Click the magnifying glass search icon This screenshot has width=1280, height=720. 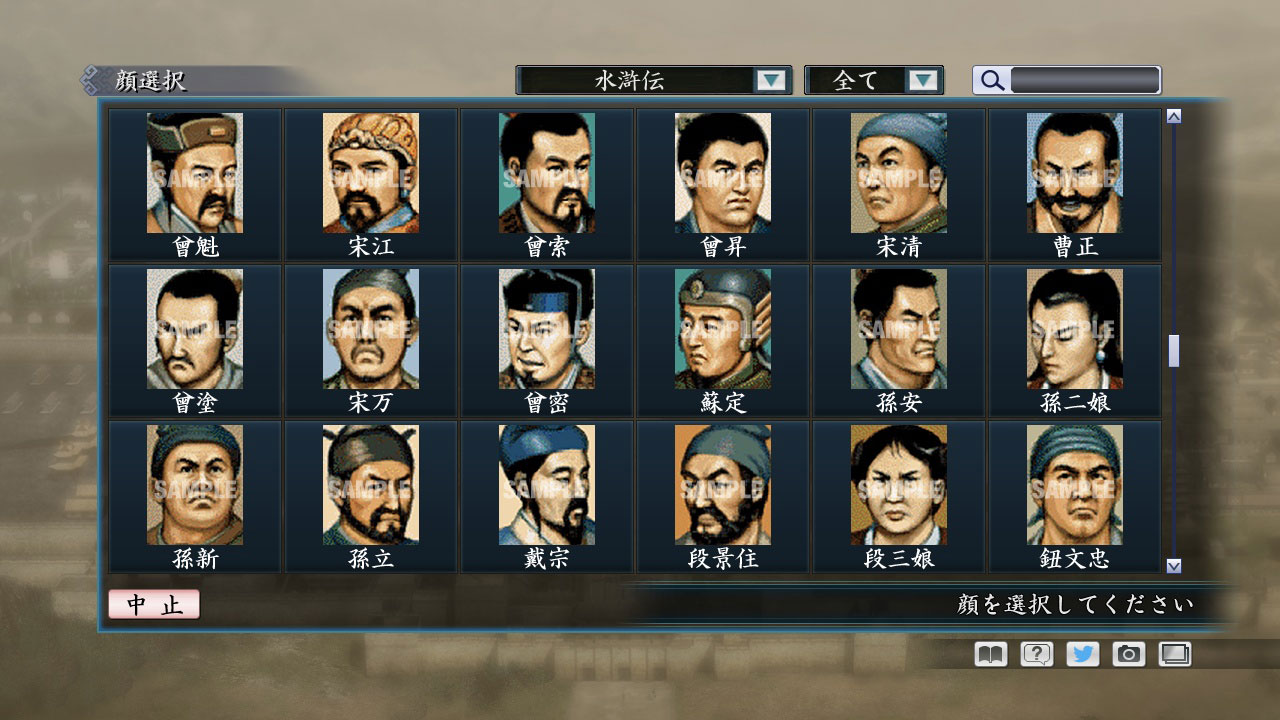991,80
